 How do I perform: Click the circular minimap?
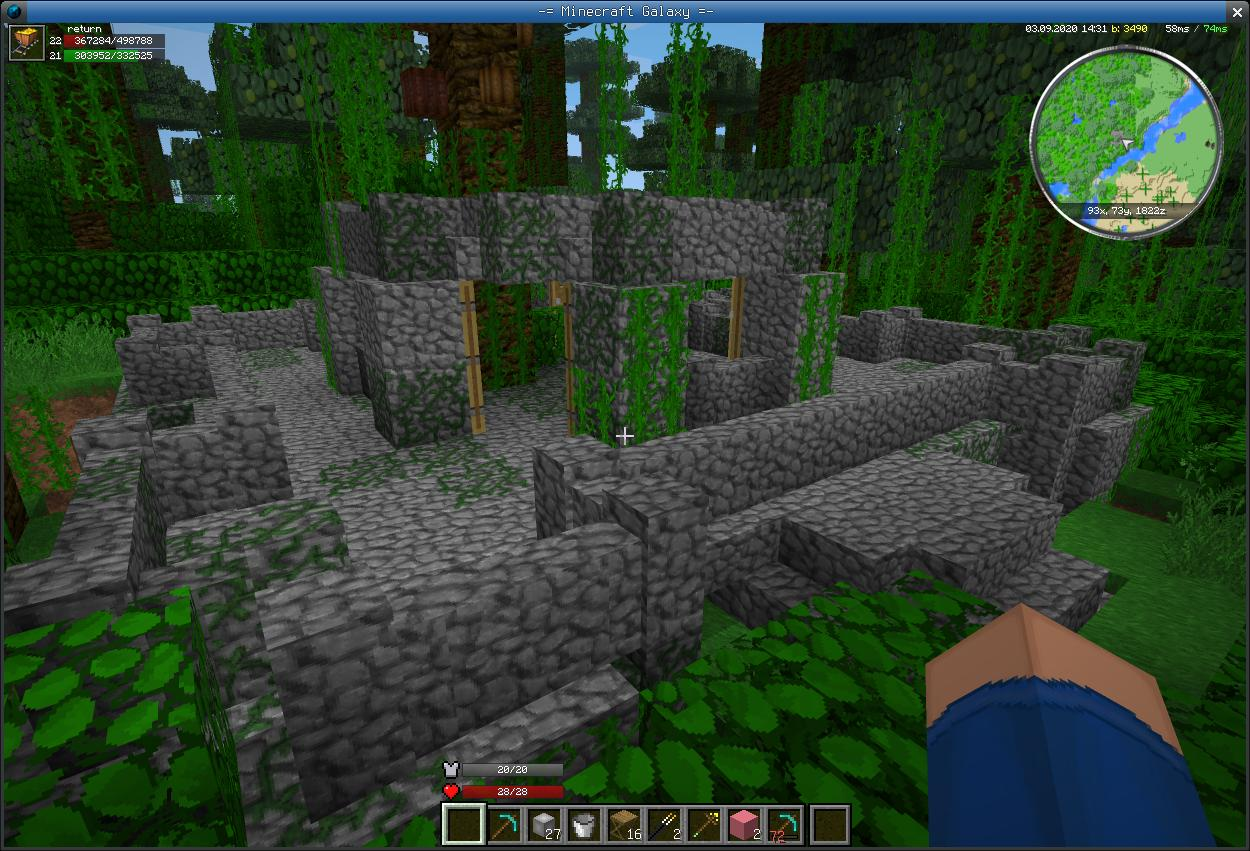1126,142
